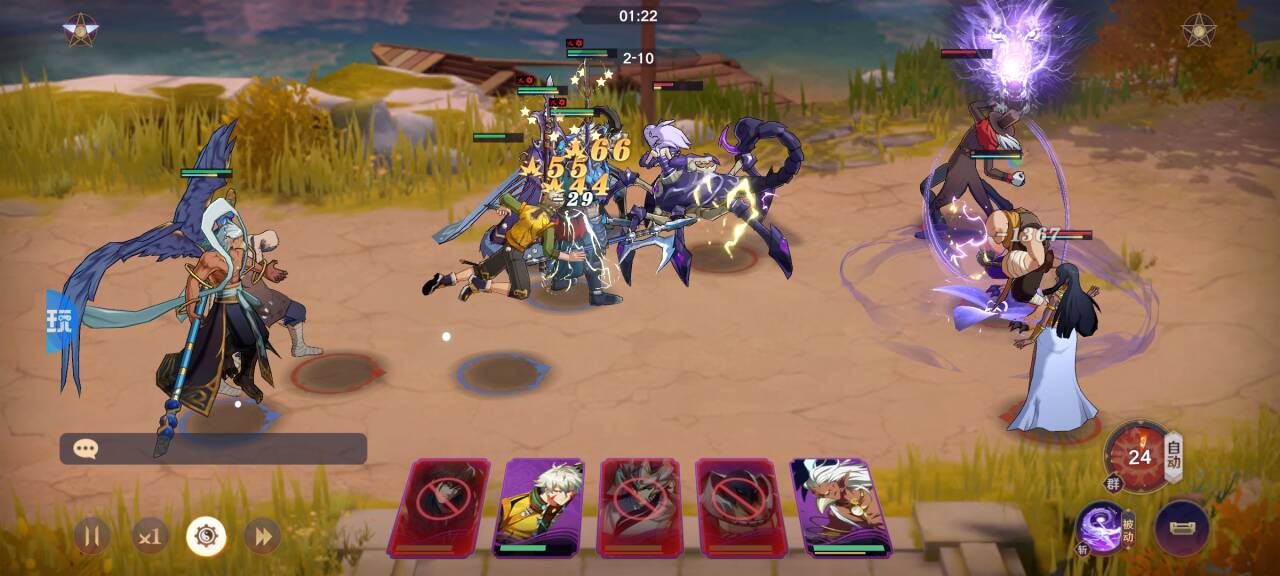This screenshot has width=1280, height=576.
Task: Open the dark purple chest button
Action: click(x=1181, y=527)
